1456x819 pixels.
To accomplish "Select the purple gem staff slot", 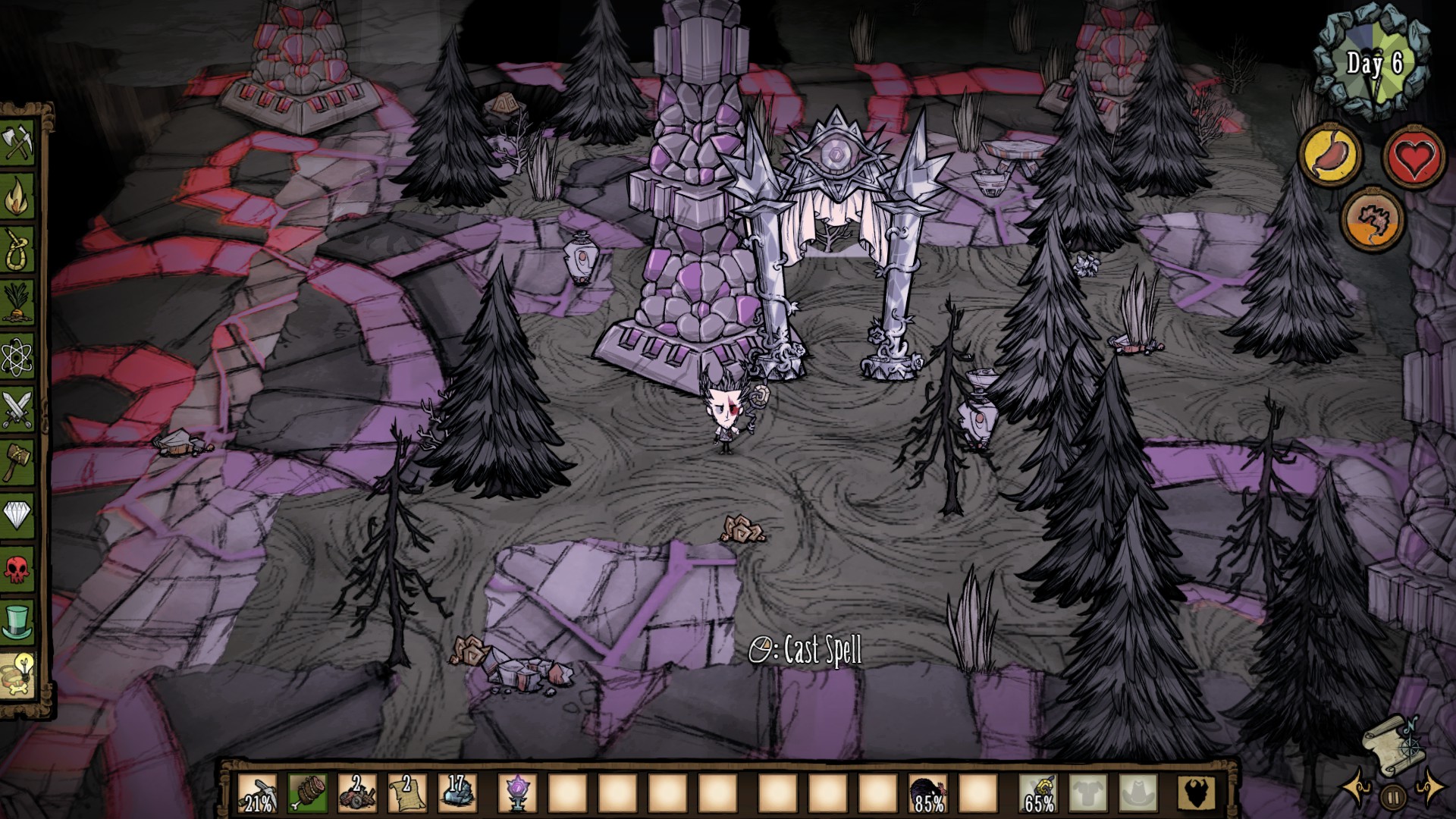I will 517,793.
